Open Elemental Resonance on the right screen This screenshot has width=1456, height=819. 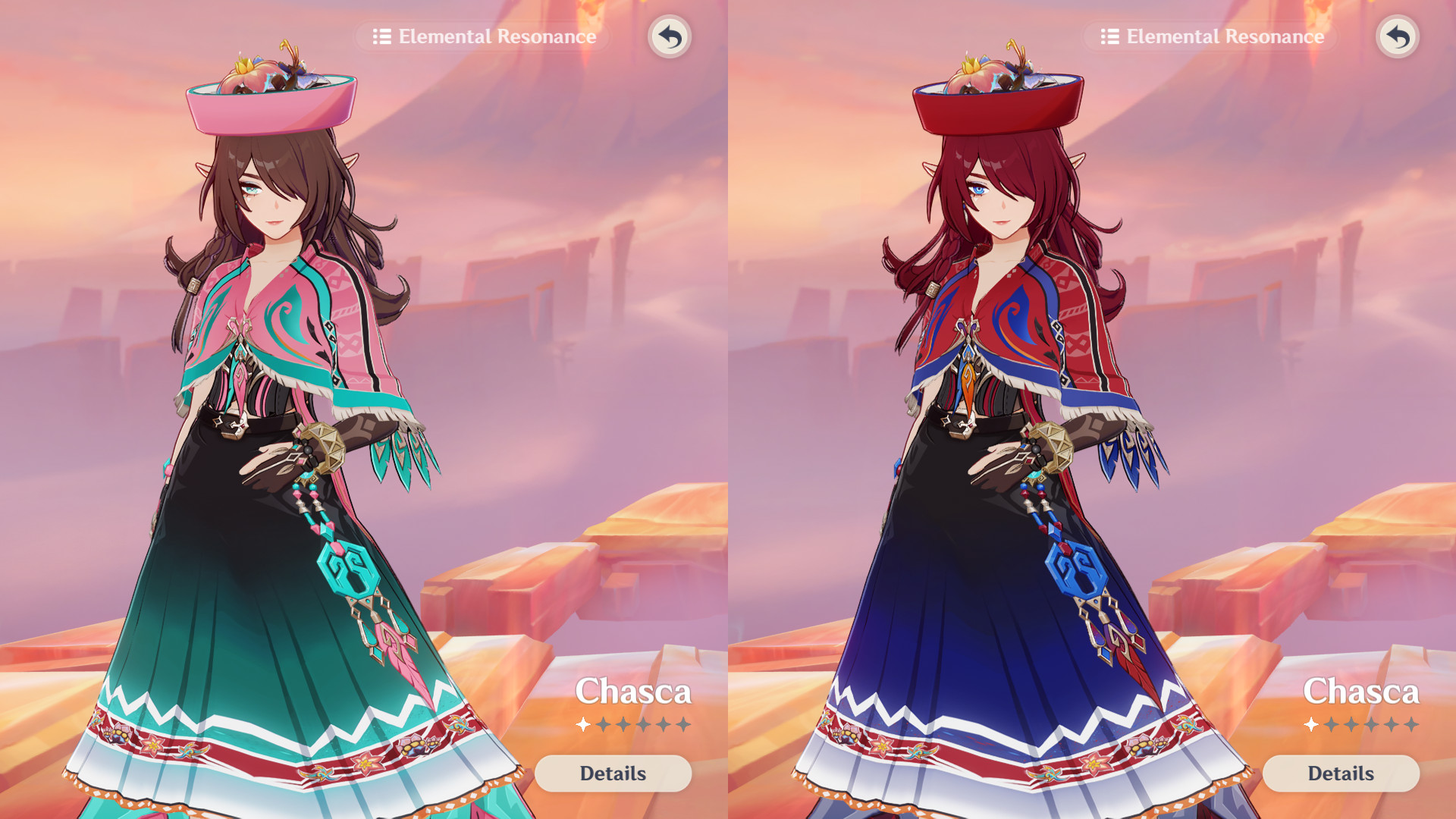(x=1210, y=36)
